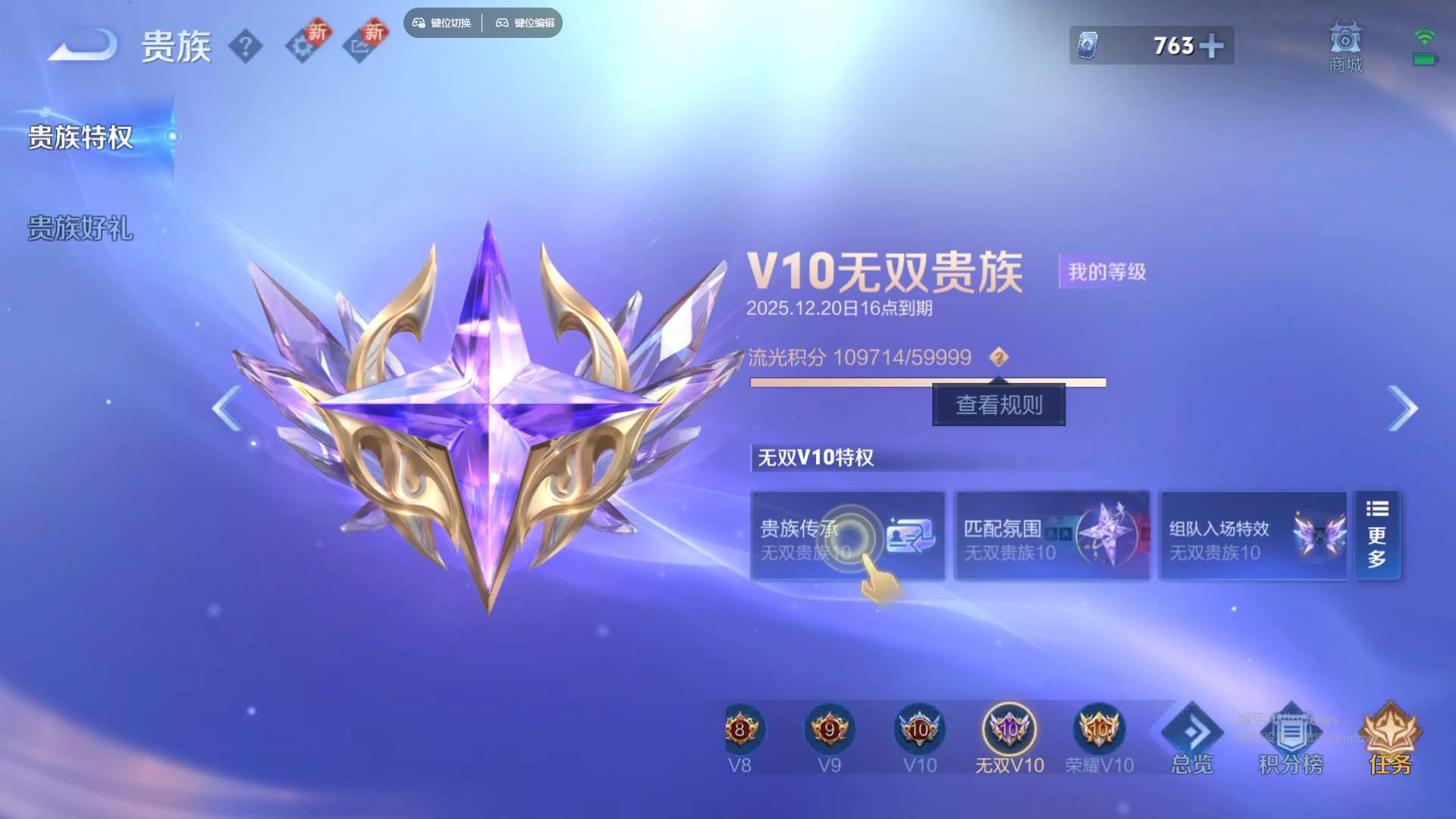Open the 查看规则 rules button
The height and width of the screenshot is (819, 1456).
click(x=999, y=405)
